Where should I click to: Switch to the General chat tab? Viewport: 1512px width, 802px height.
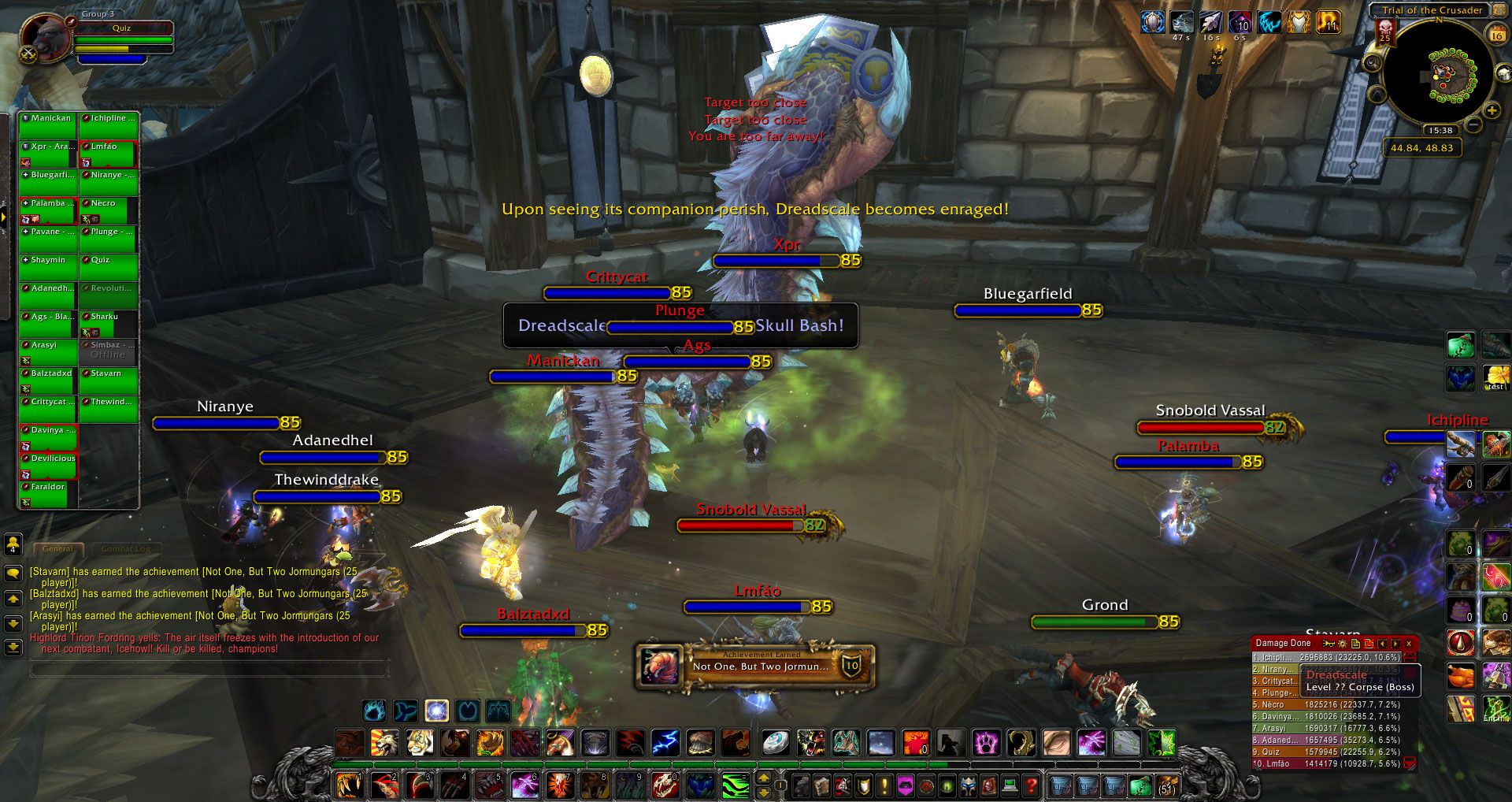click(x=59, y=548)
